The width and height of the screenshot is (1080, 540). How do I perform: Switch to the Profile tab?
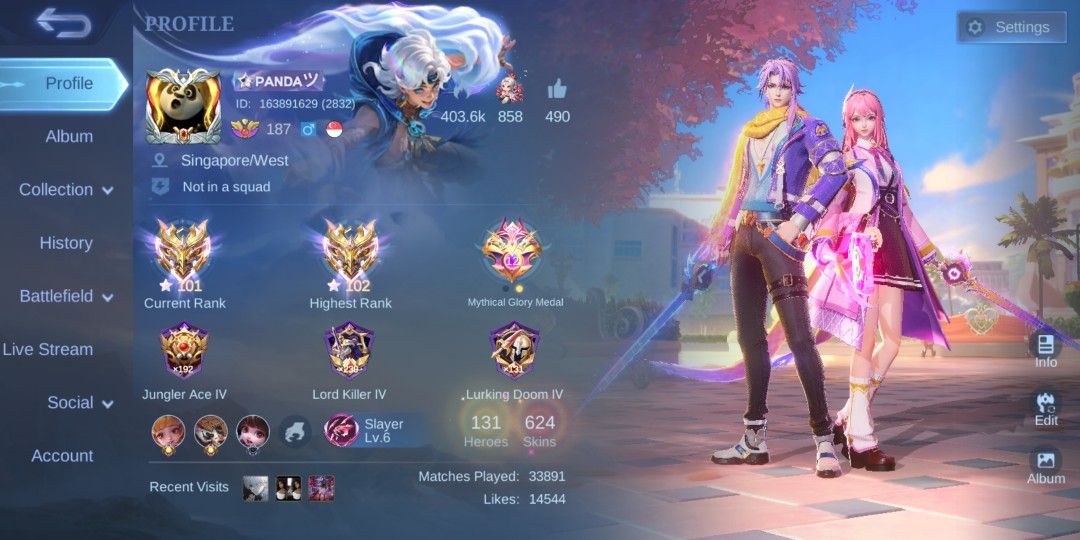click(x=68, y=83)
